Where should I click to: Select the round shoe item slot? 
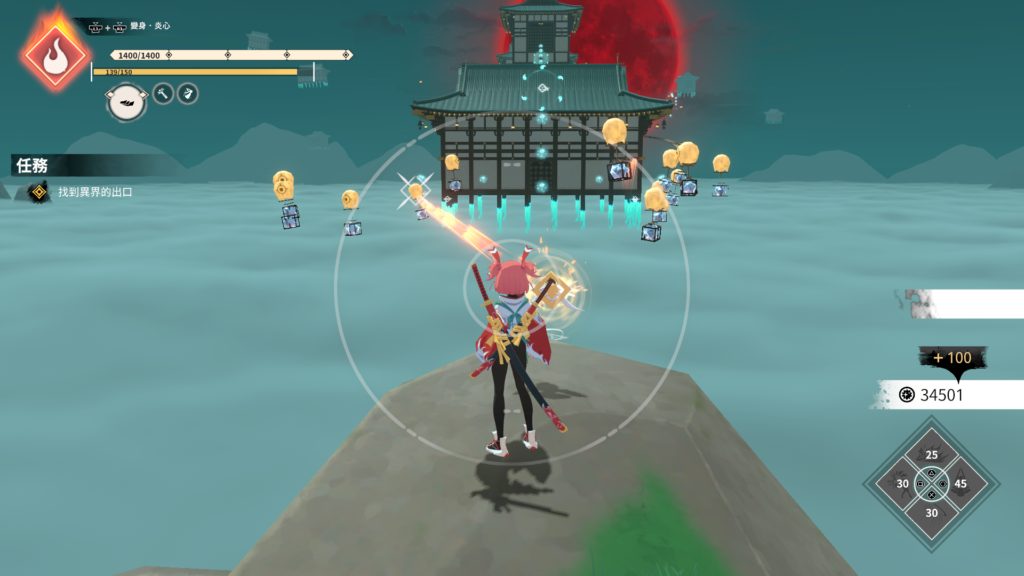[127, 101]
